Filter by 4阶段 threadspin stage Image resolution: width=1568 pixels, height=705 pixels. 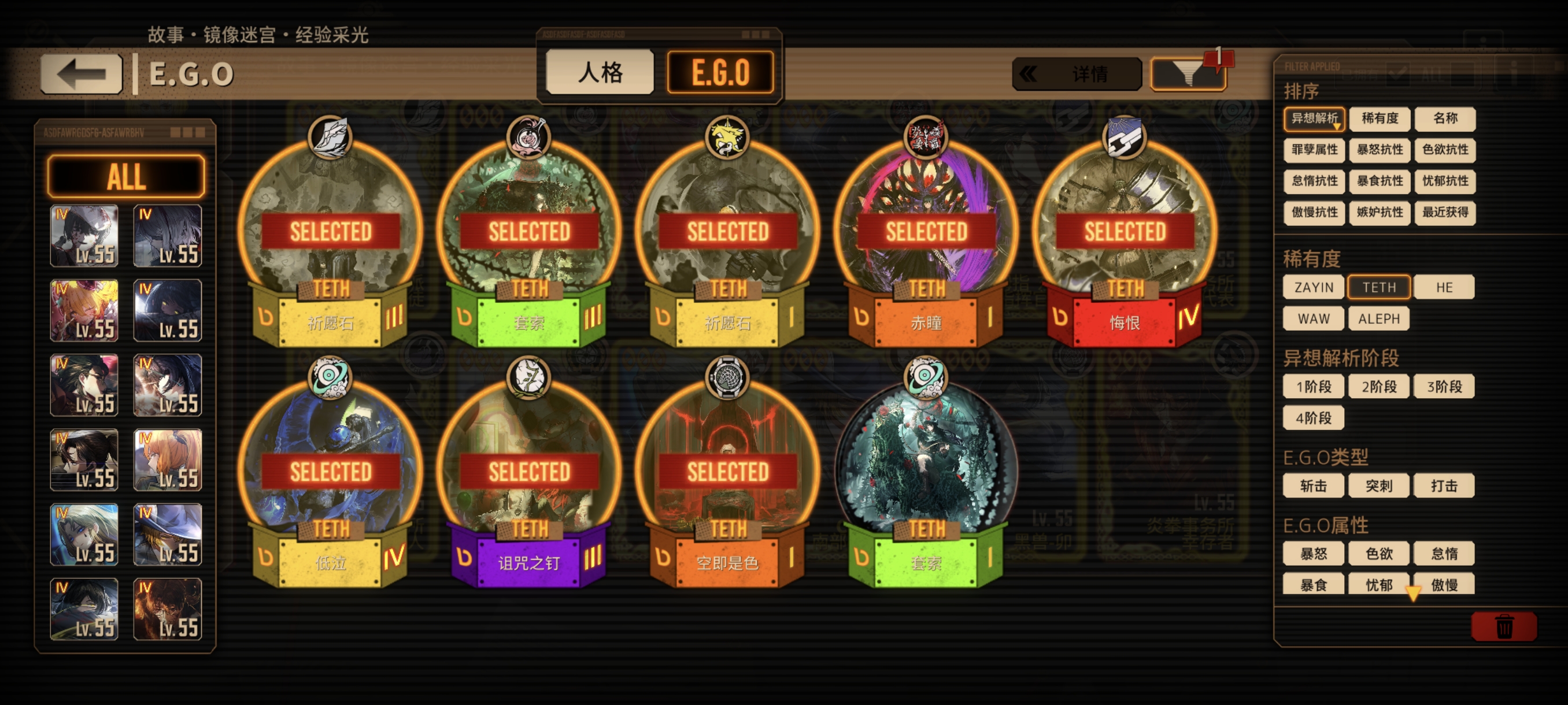(x=1314, y=418)
